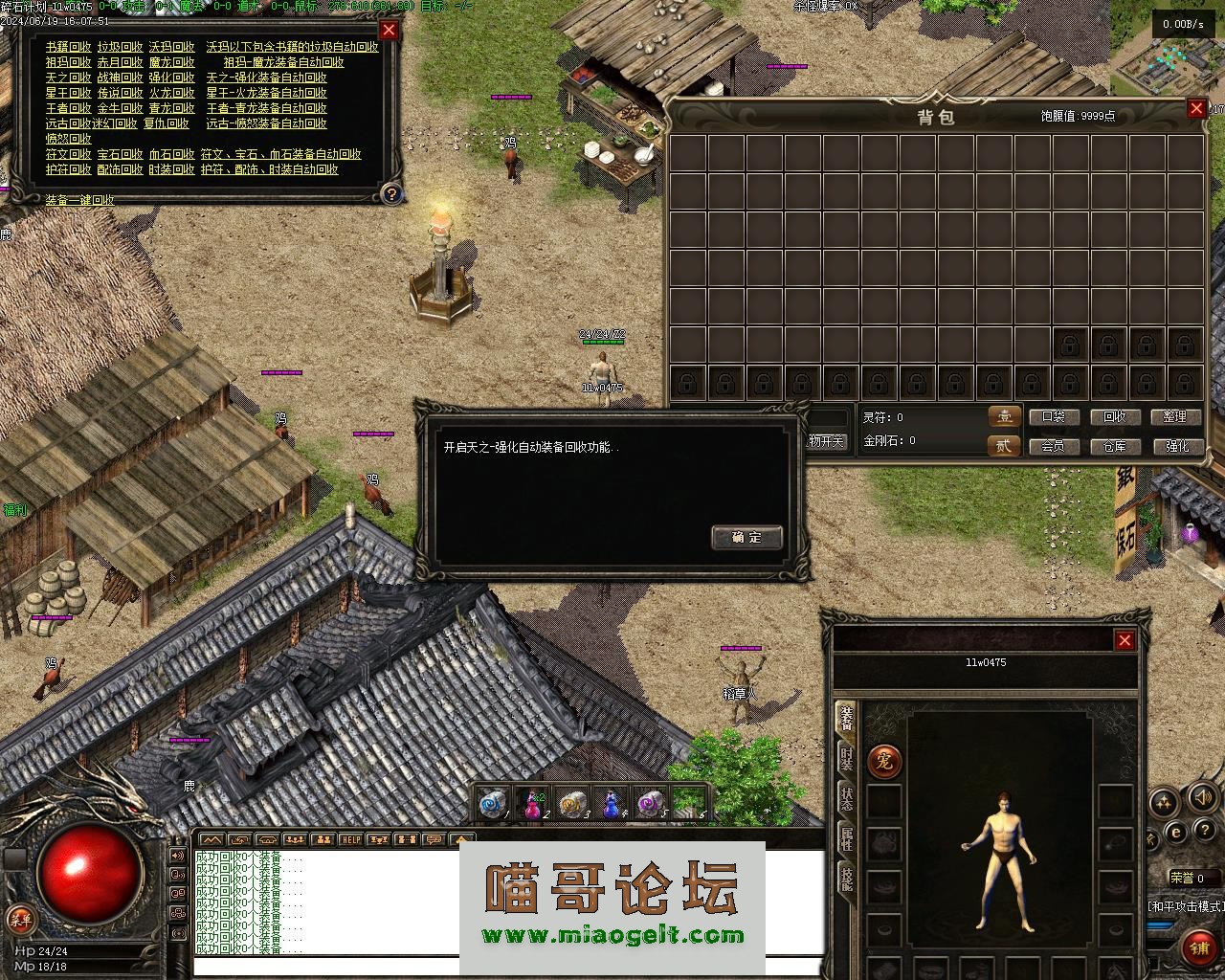Click the red 宠 pet button
Viewport: 1225px width, 980px height.
point(884,762)
